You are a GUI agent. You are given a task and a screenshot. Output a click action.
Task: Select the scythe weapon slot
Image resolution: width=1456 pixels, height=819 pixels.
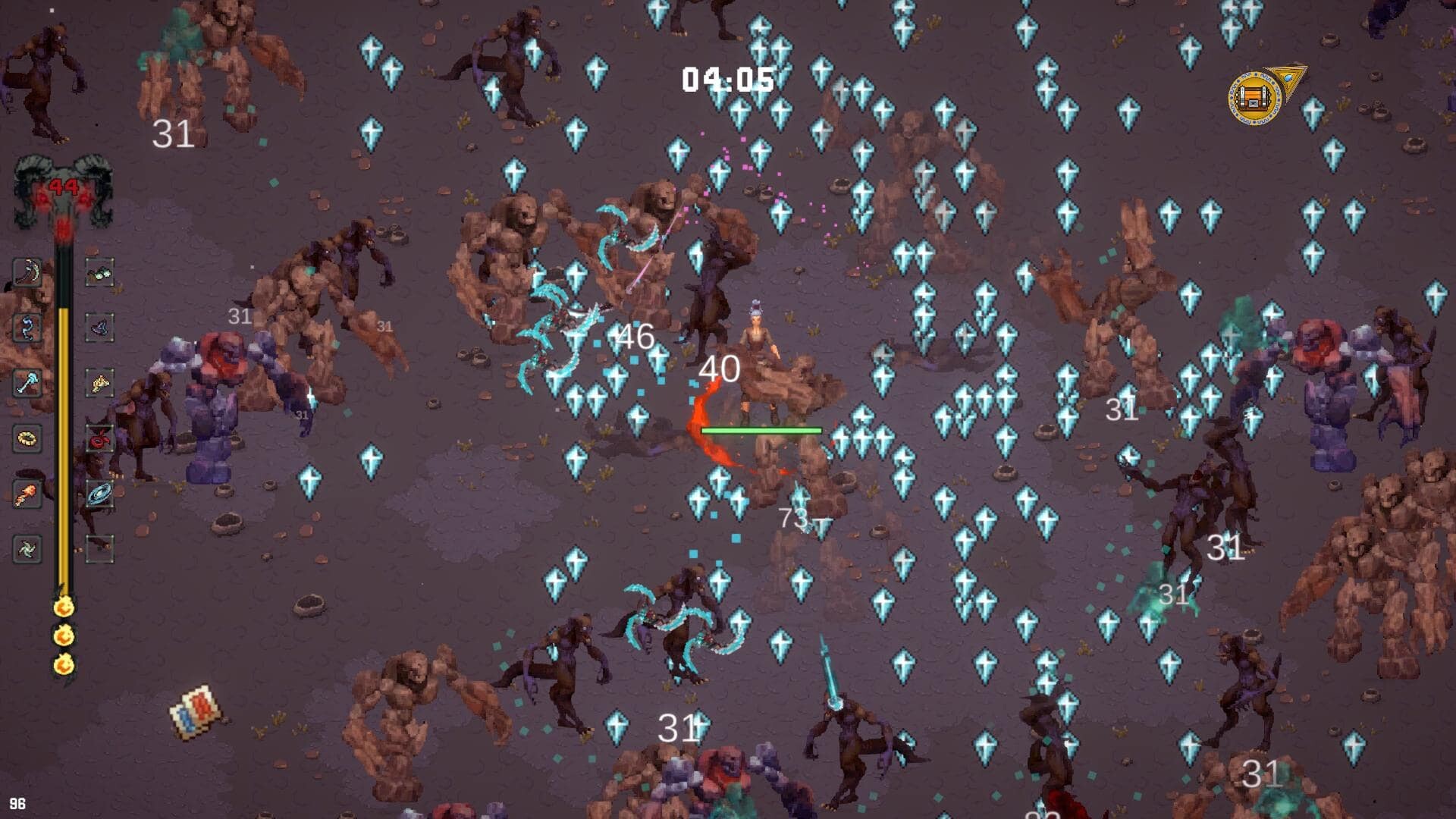pos(27,273)
